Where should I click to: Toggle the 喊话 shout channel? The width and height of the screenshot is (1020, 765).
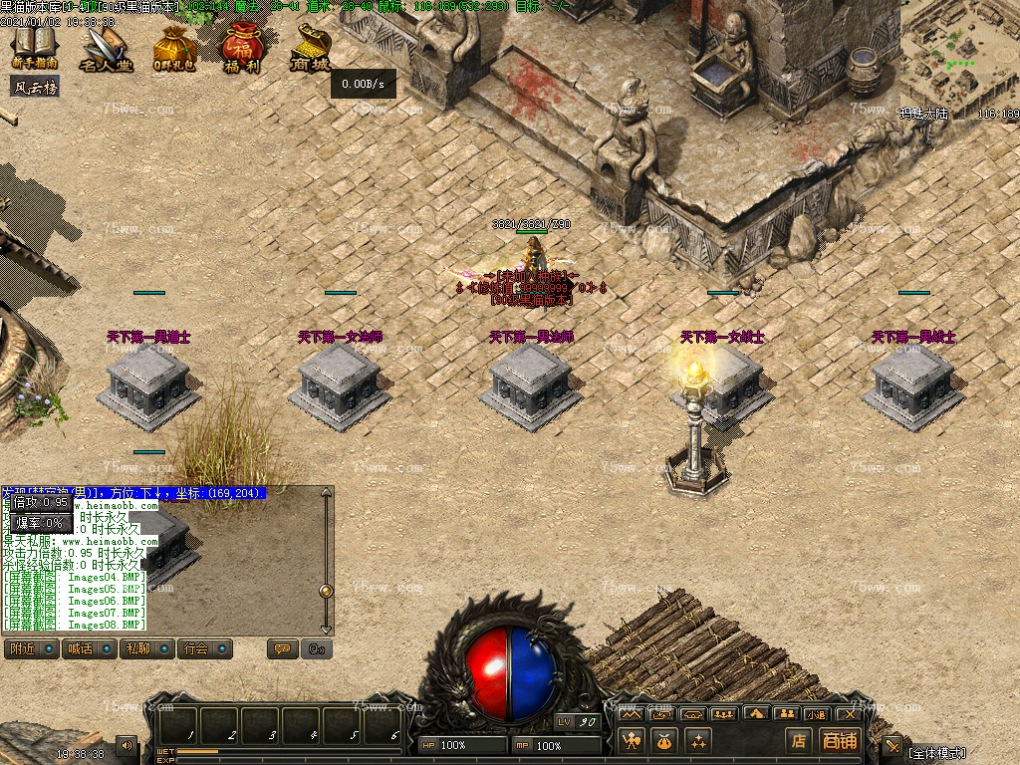pyautogui.click(x=89, y=648)
